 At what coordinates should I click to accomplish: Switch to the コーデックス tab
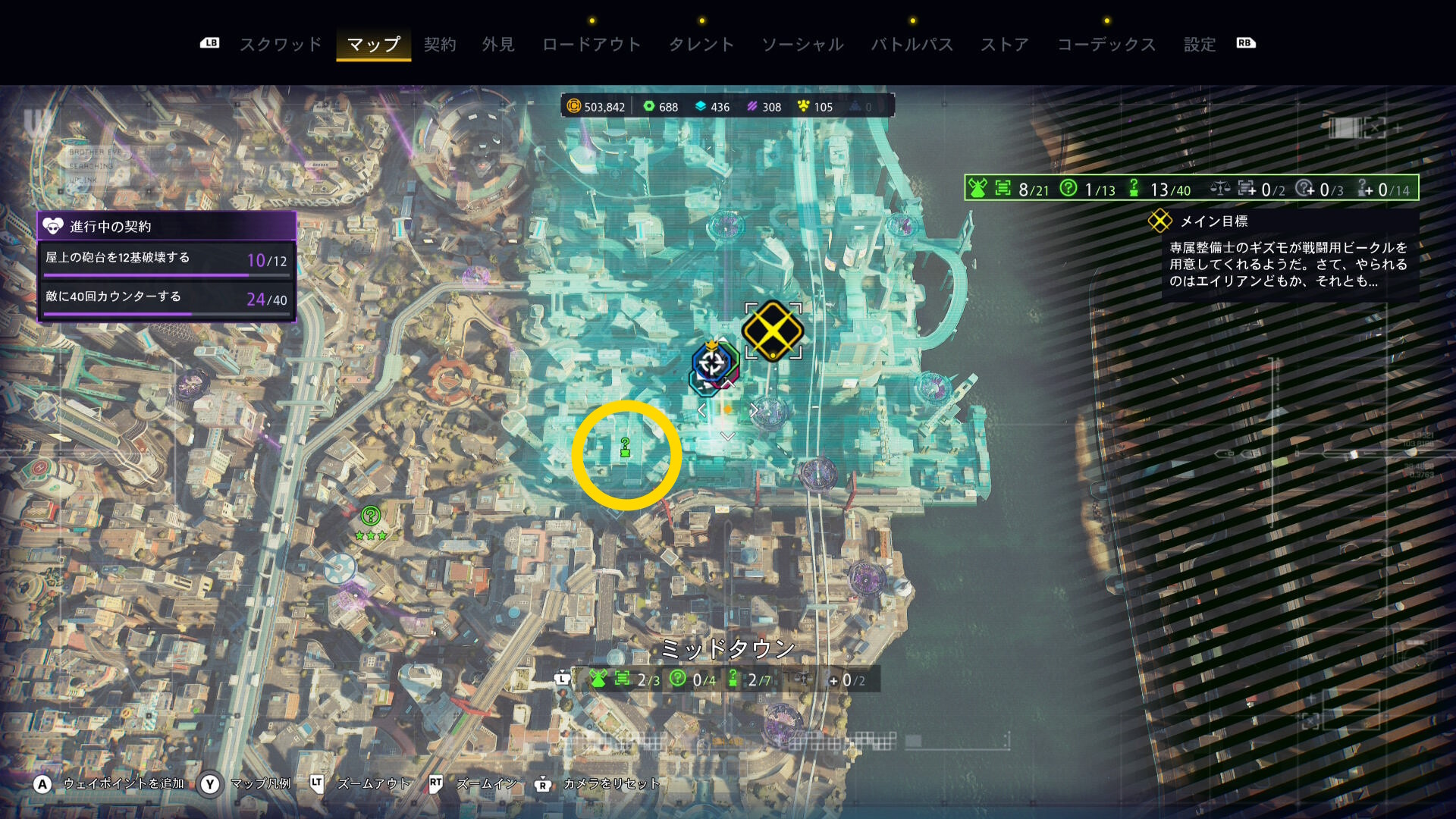(1106, 44)
